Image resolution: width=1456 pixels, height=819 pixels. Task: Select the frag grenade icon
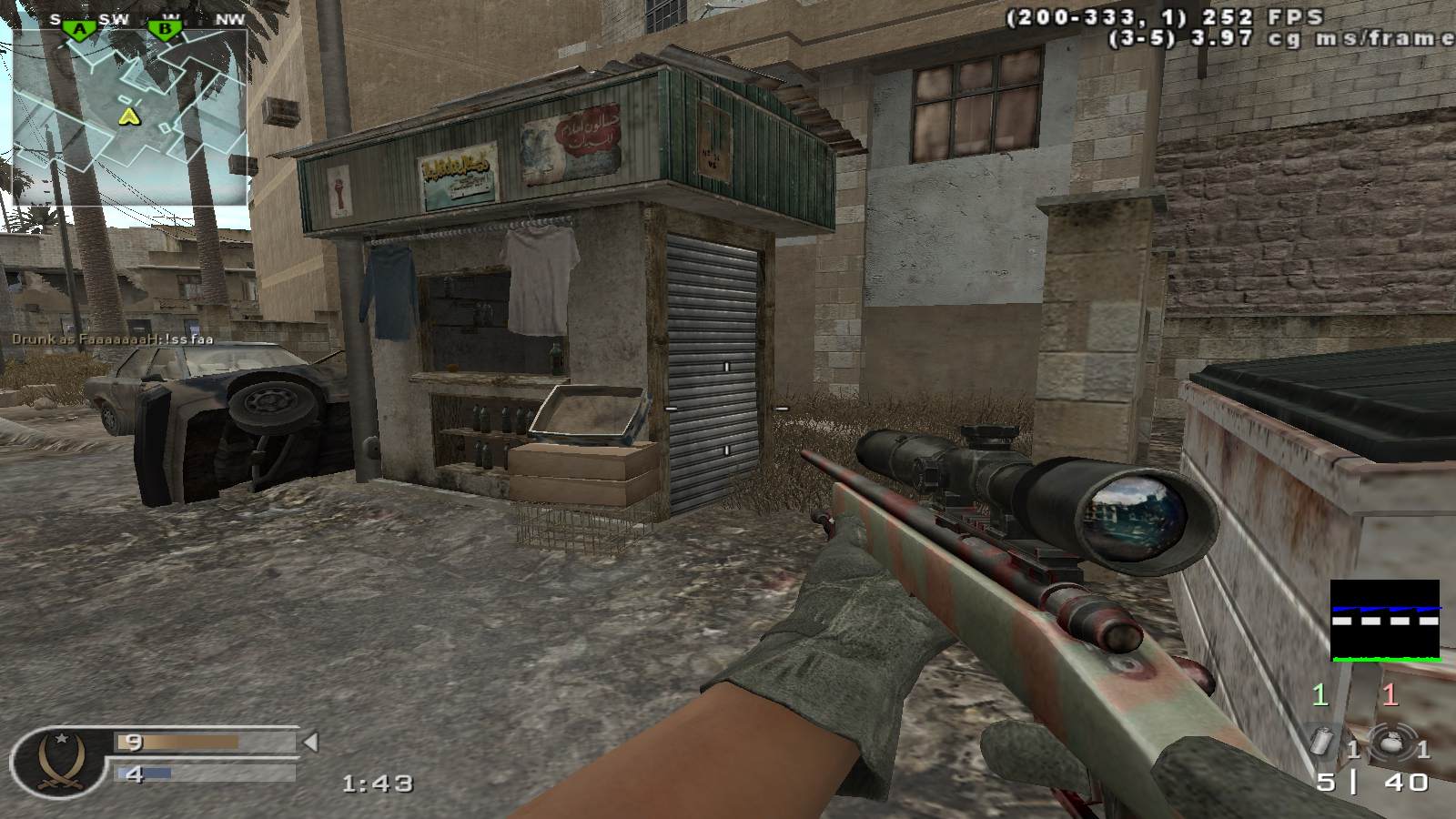coord(1390,741)
